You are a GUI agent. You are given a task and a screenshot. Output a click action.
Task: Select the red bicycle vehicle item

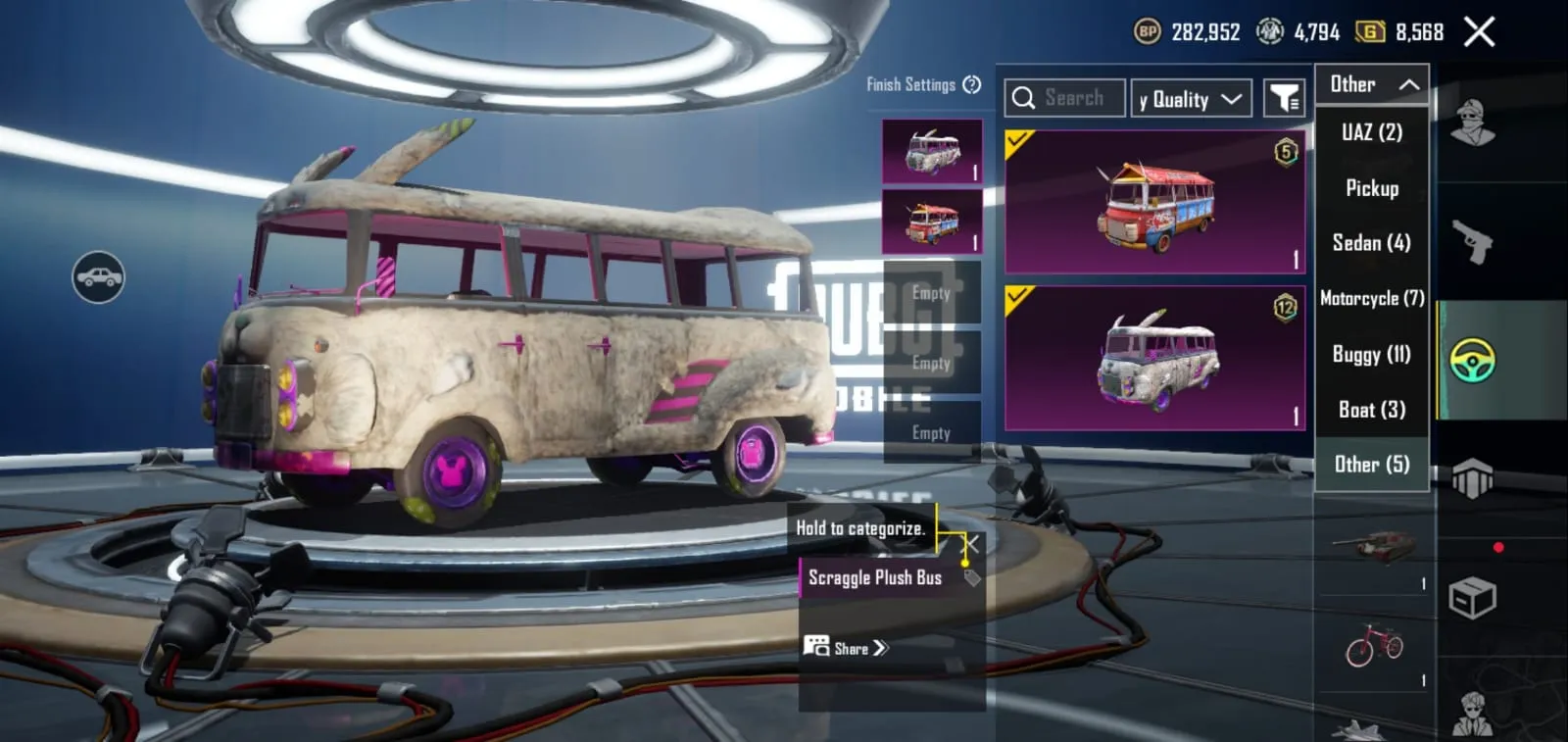(1373, 647)
